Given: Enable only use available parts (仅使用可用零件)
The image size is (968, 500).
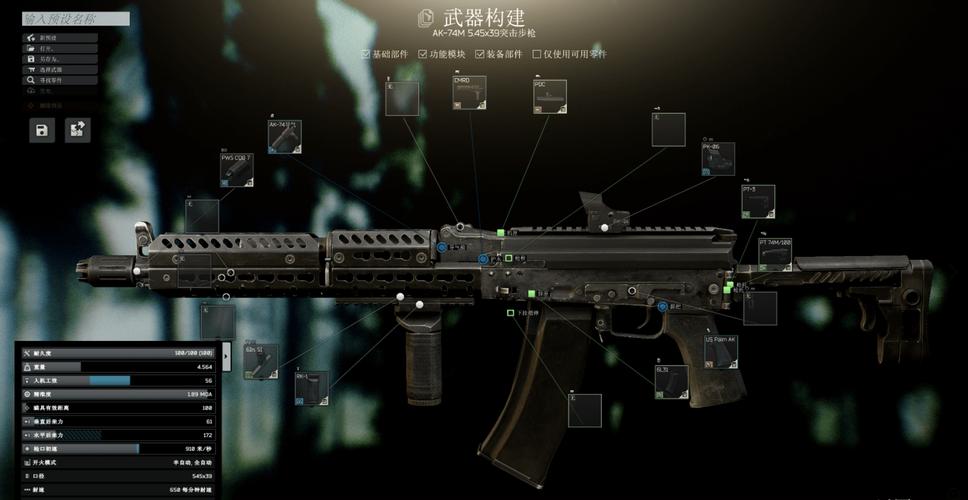Looking at the screenshot, I should (537, 54).
